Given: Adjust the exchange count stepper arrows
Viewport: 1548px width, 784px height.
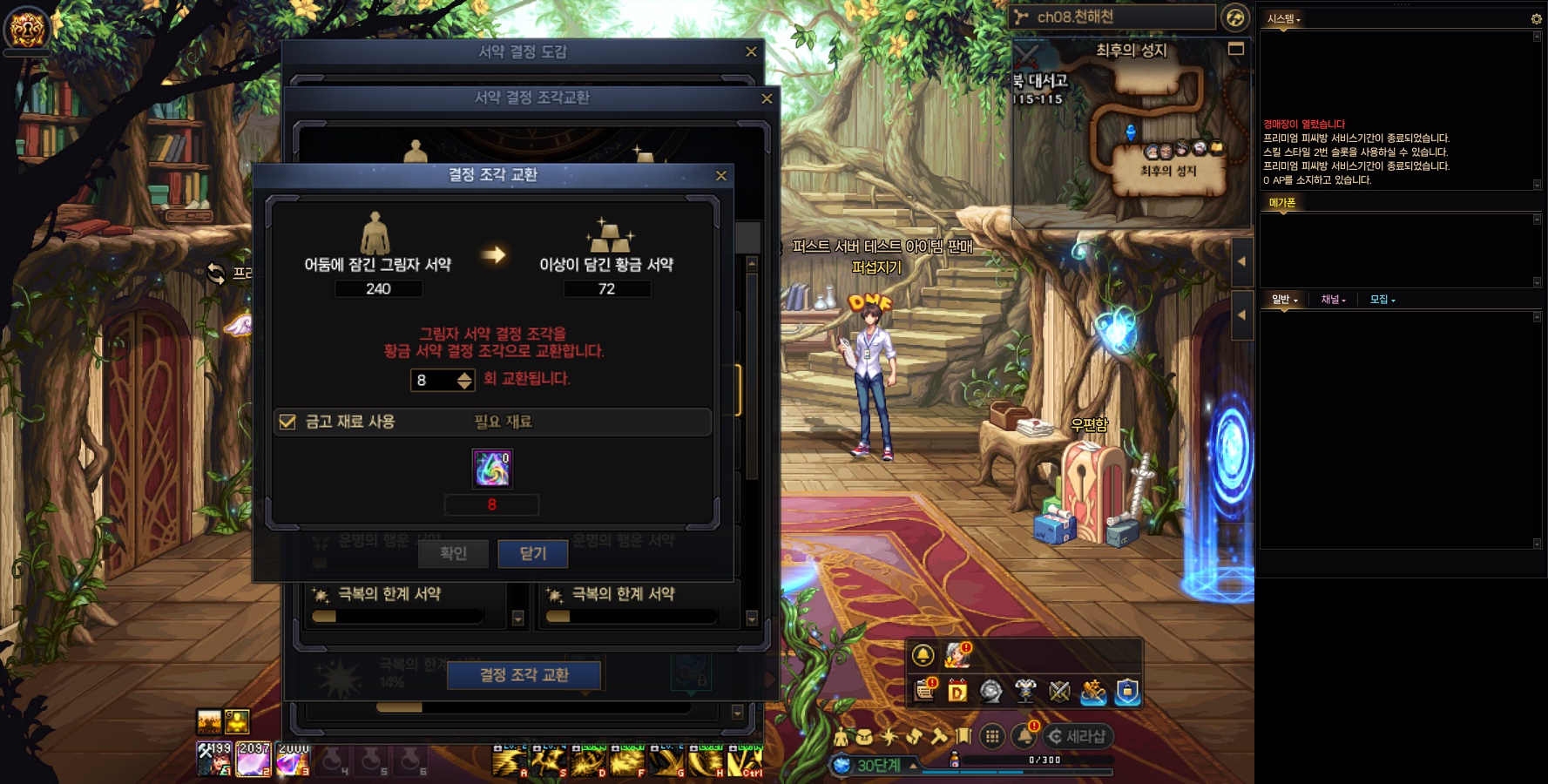Looking at the screenshot, I should (x=464, y=380).
